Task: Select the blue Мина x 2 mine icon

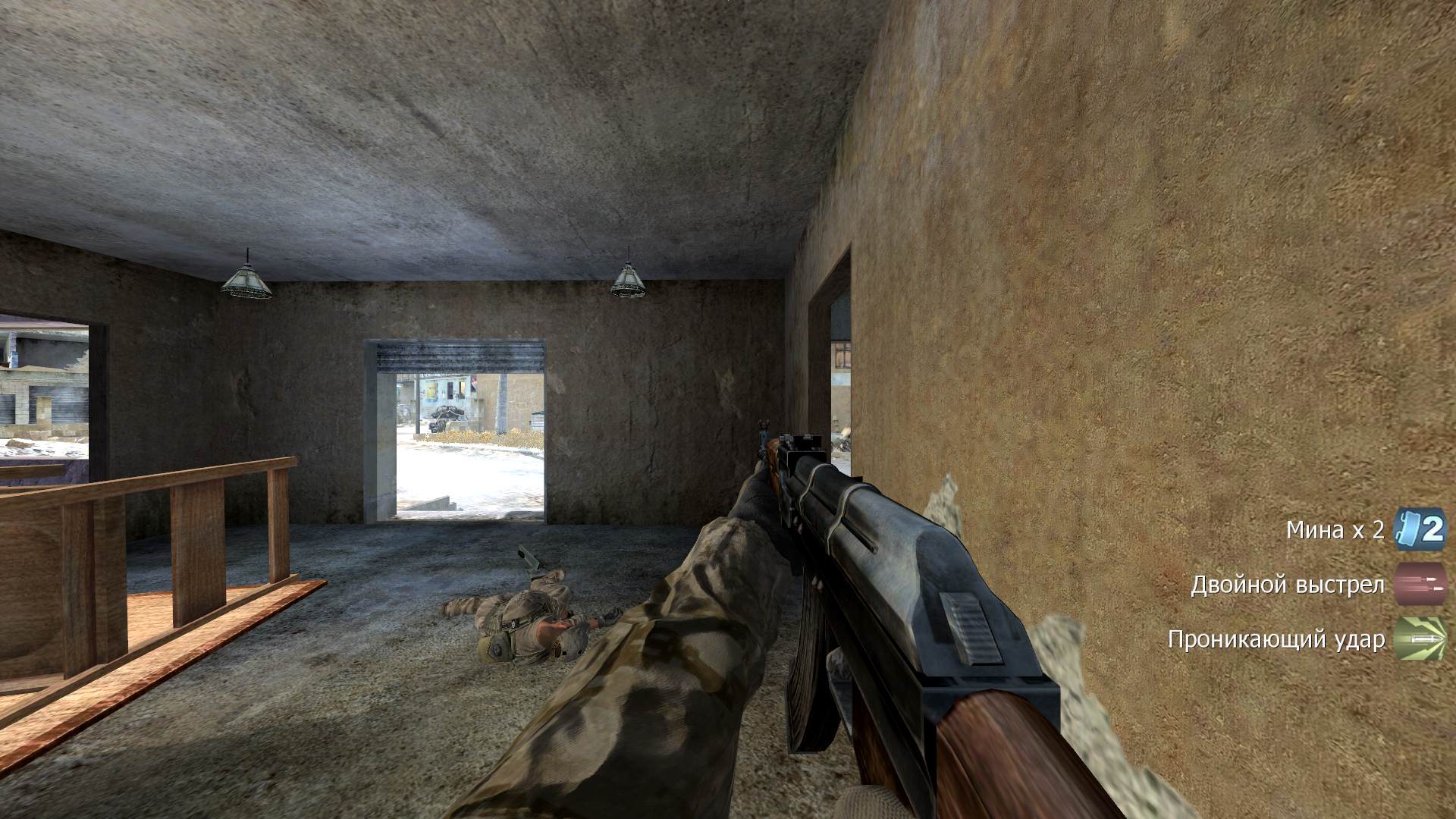Action: tap(1420, 529)
